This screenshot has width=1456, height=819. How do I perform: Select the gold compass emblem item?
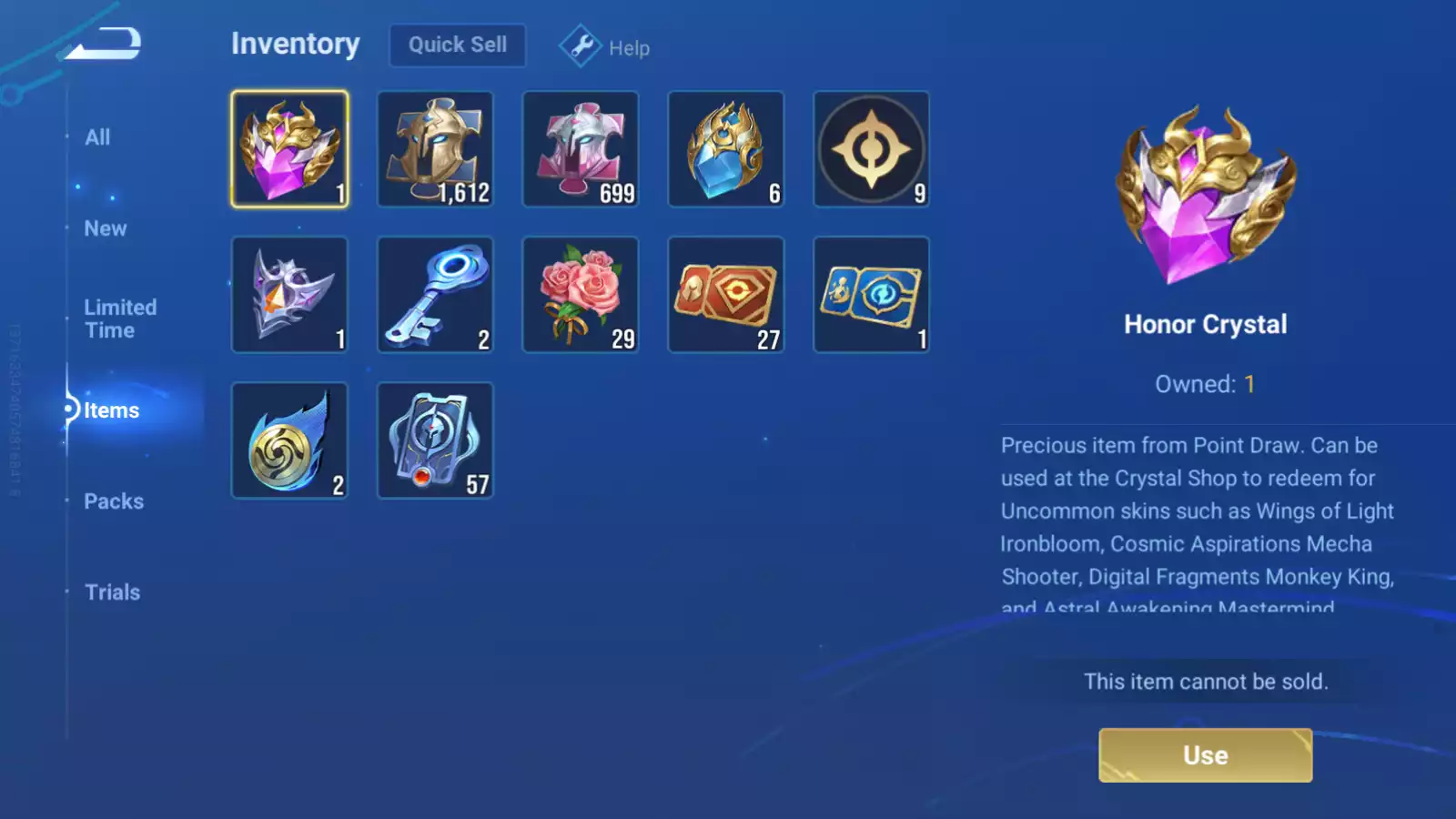coord(871,149)
